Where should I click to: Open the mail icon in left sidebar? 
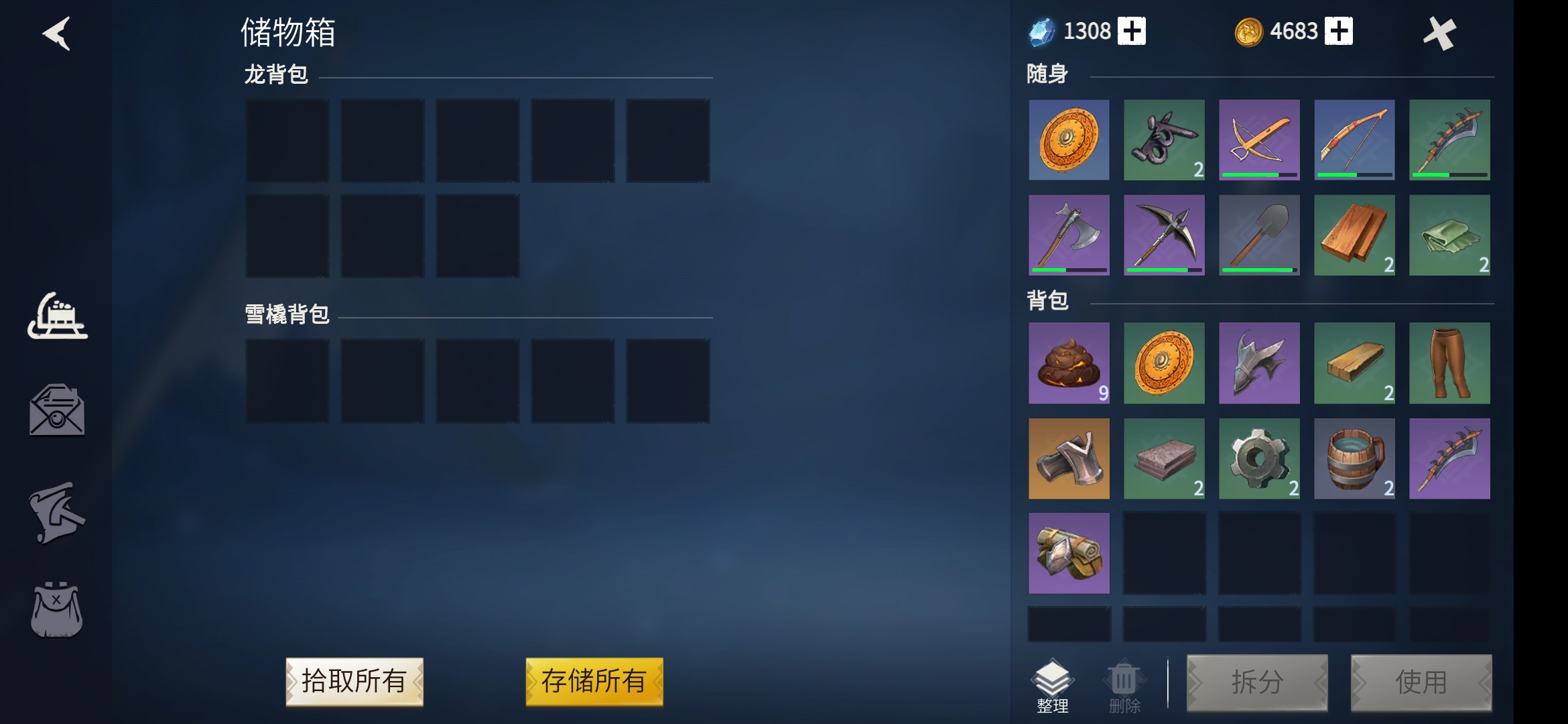click(x=56, y=411)
